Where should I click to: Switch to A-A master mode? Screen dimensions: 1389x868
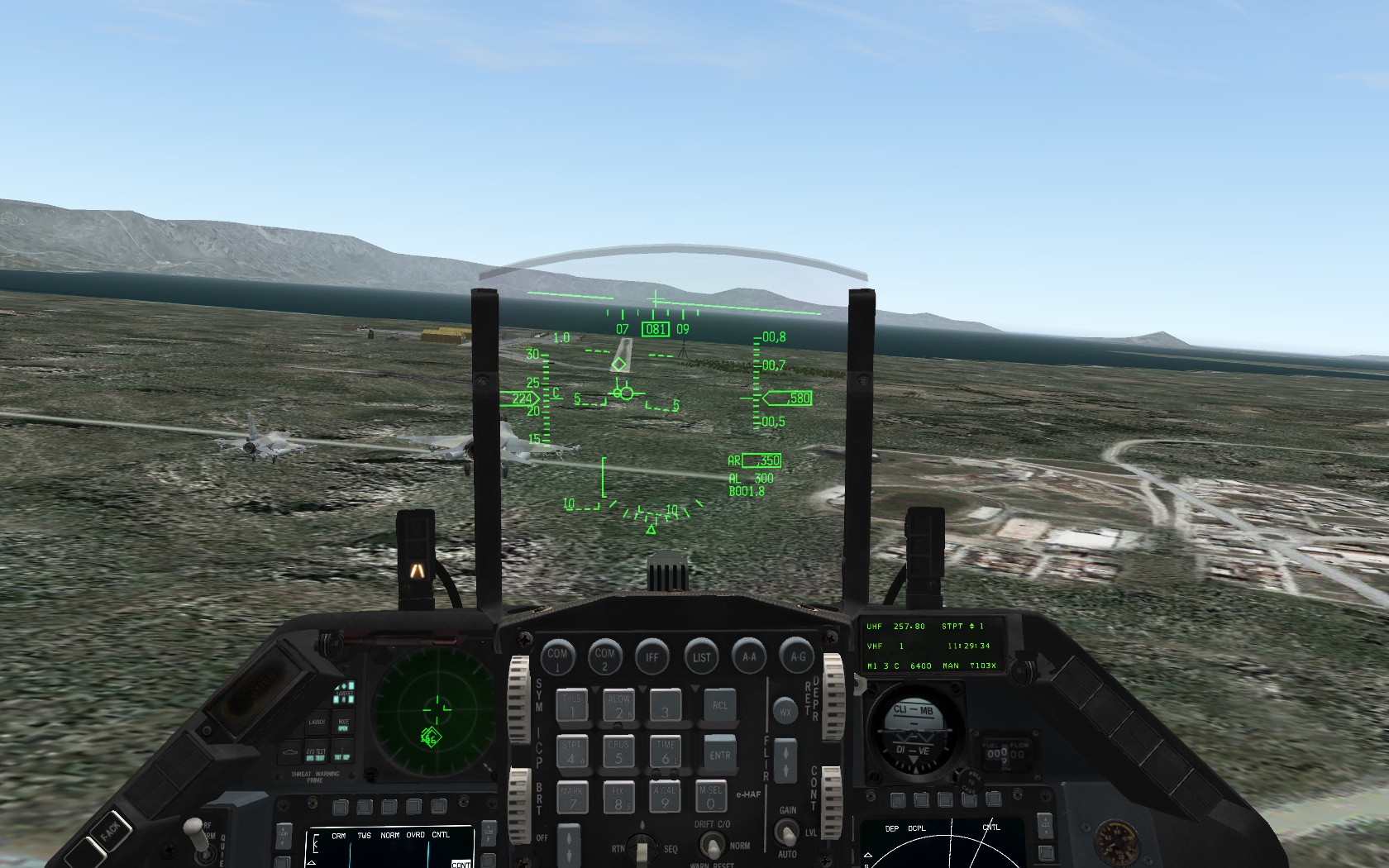[749, 657]
